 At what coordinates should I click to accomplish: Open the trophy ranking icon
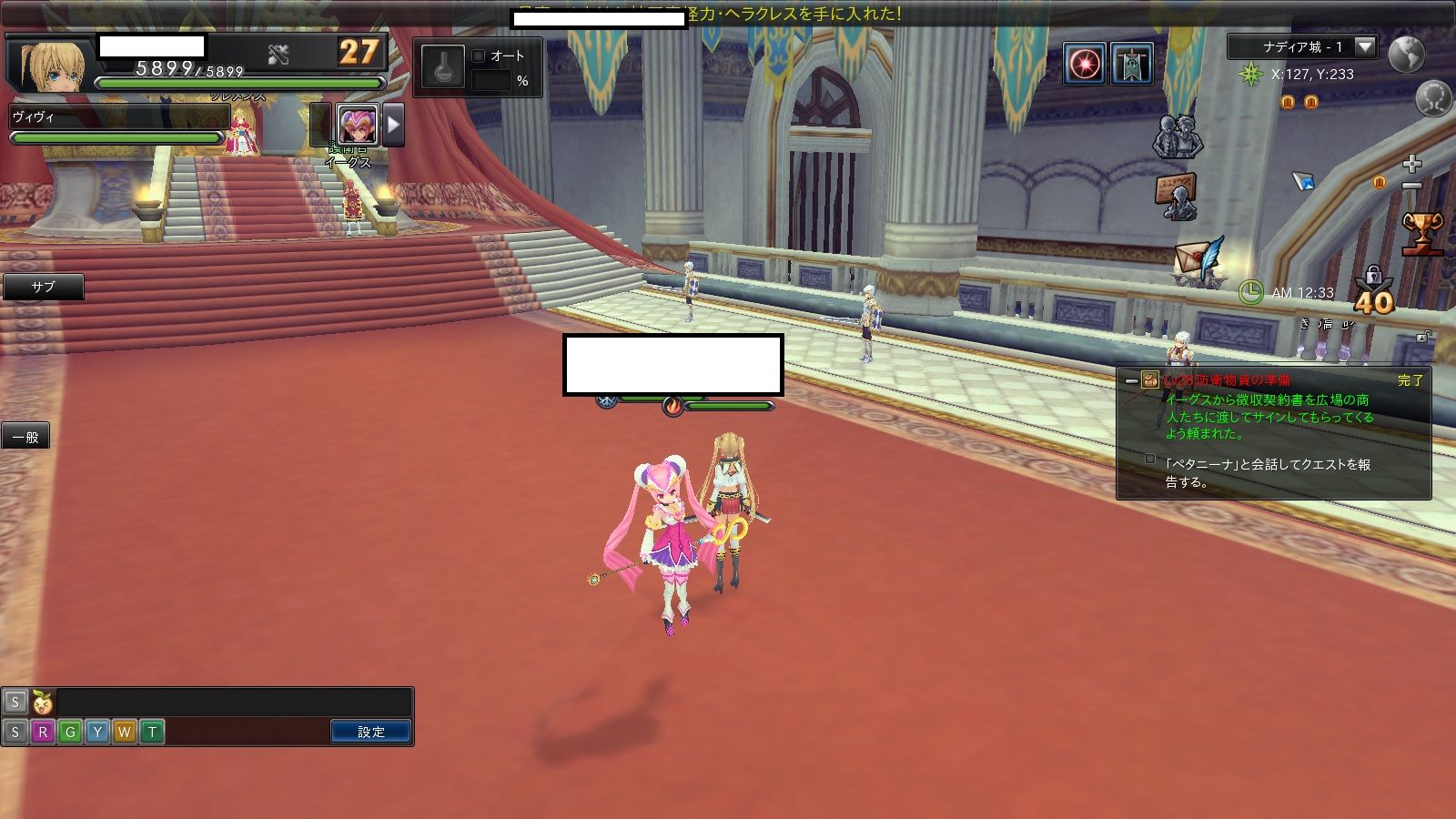point(1421,231)
